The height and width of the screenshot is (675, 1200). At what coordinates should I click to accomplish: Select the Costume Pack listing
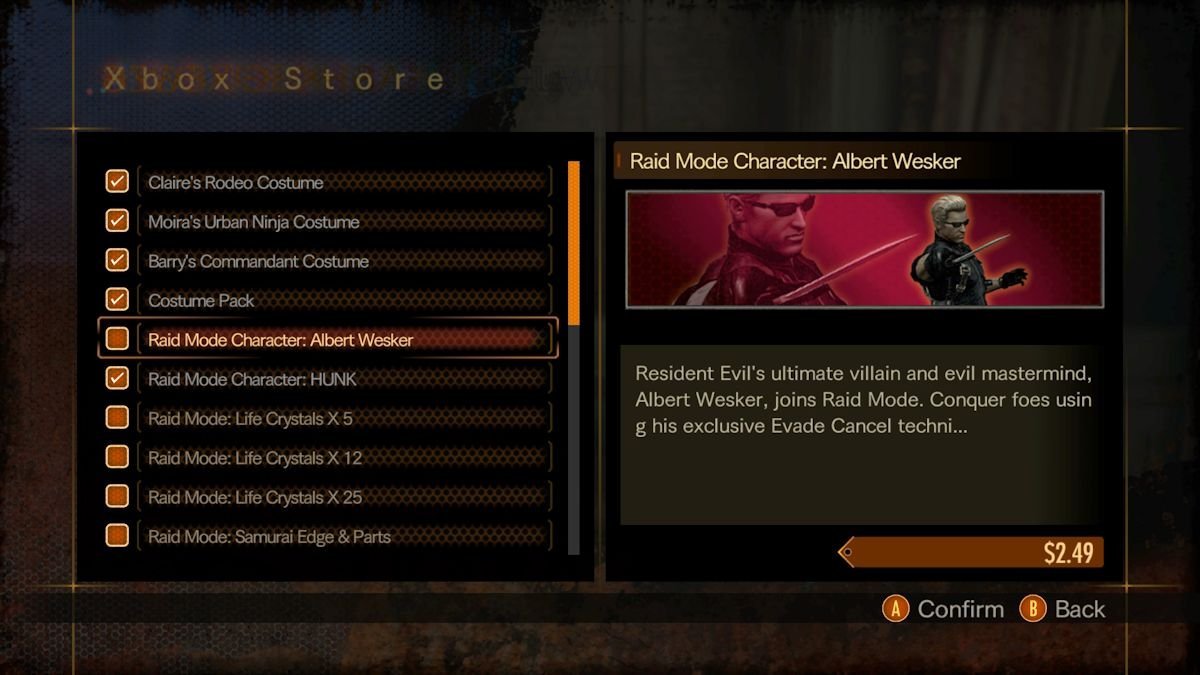pyautogui.click(x=343, y=300)
